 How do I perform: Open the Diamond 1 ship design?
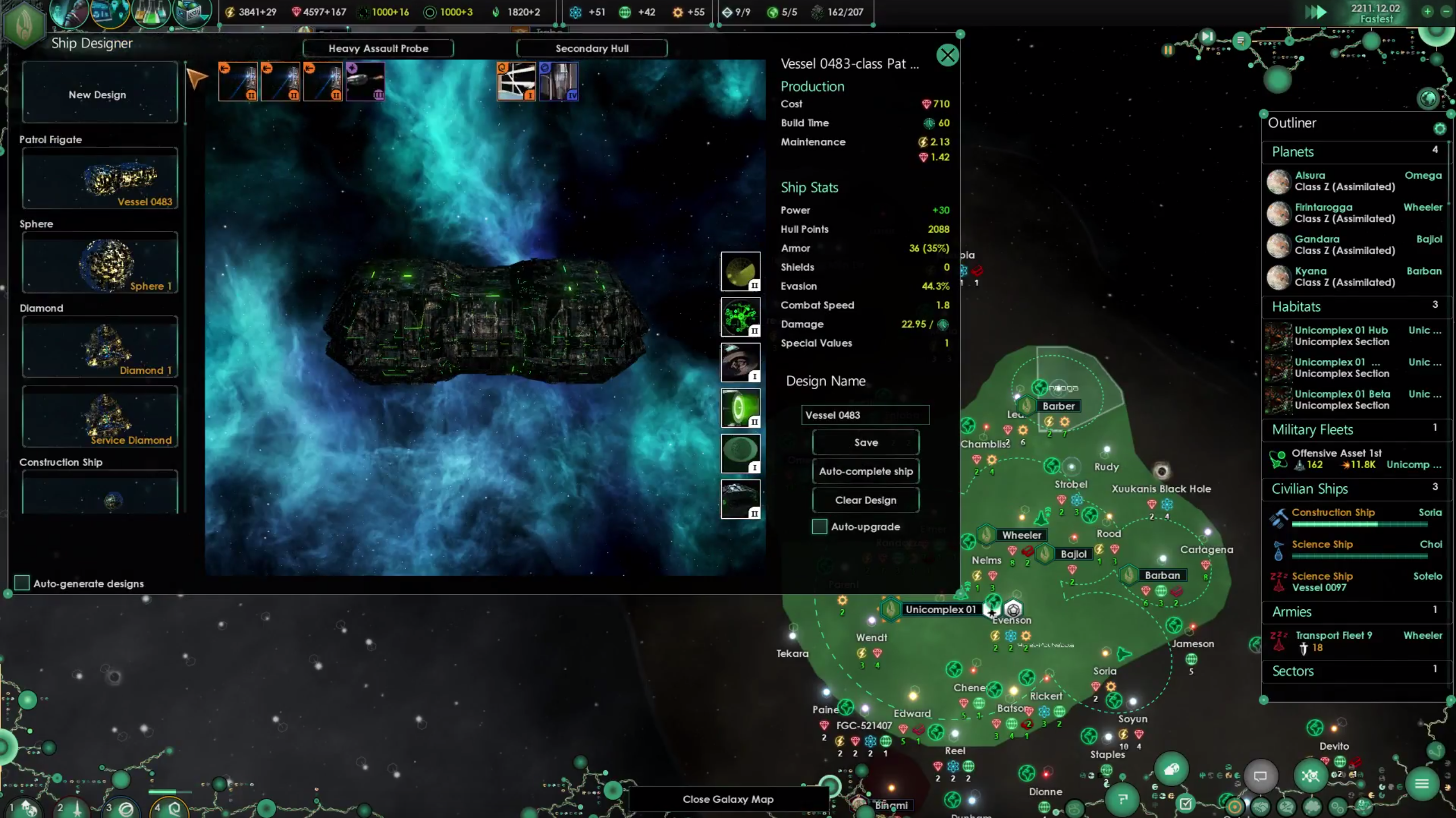point(100,347)
